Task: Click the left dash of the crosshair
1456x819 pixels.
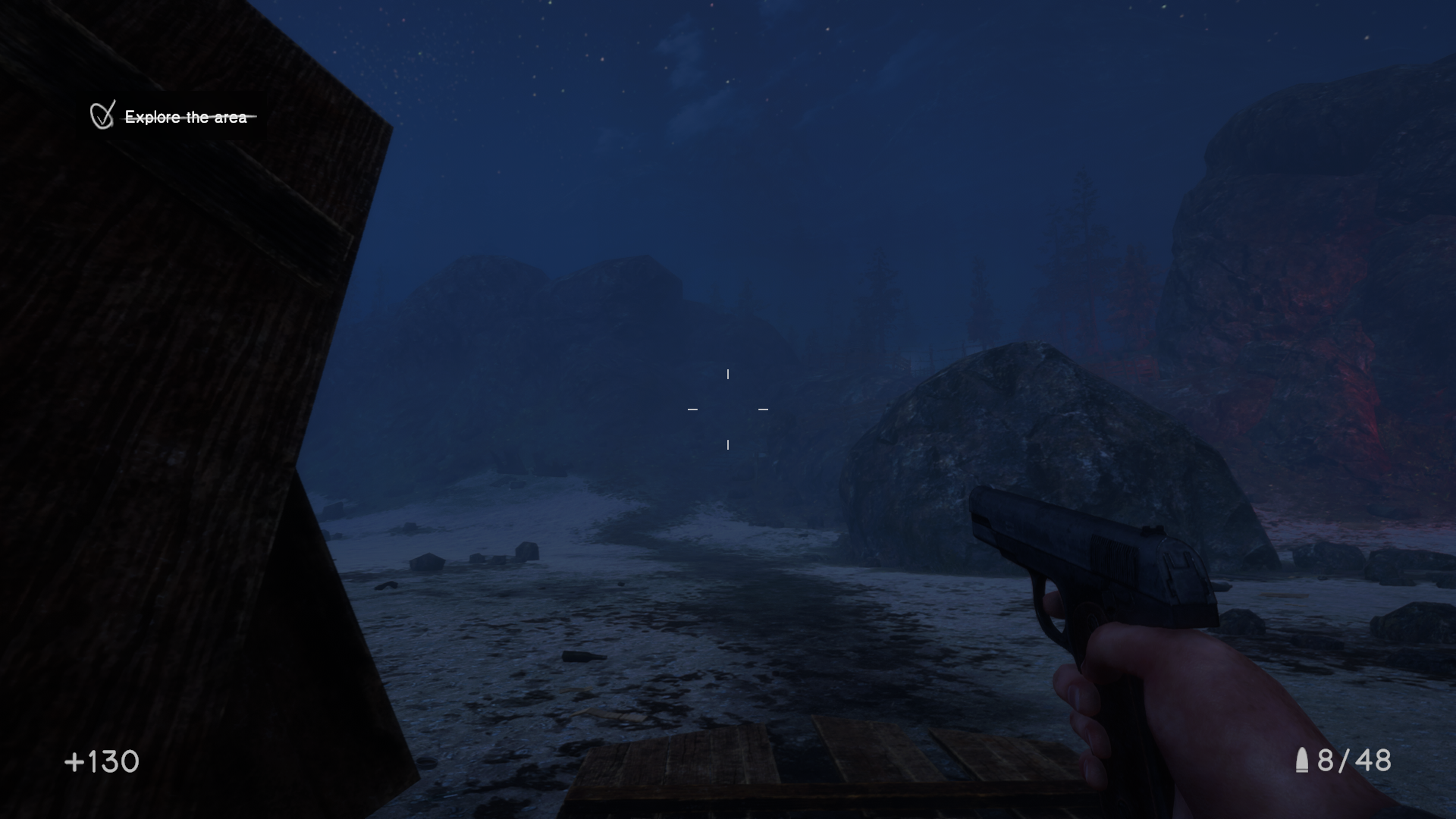Action: tap(692, 409)
